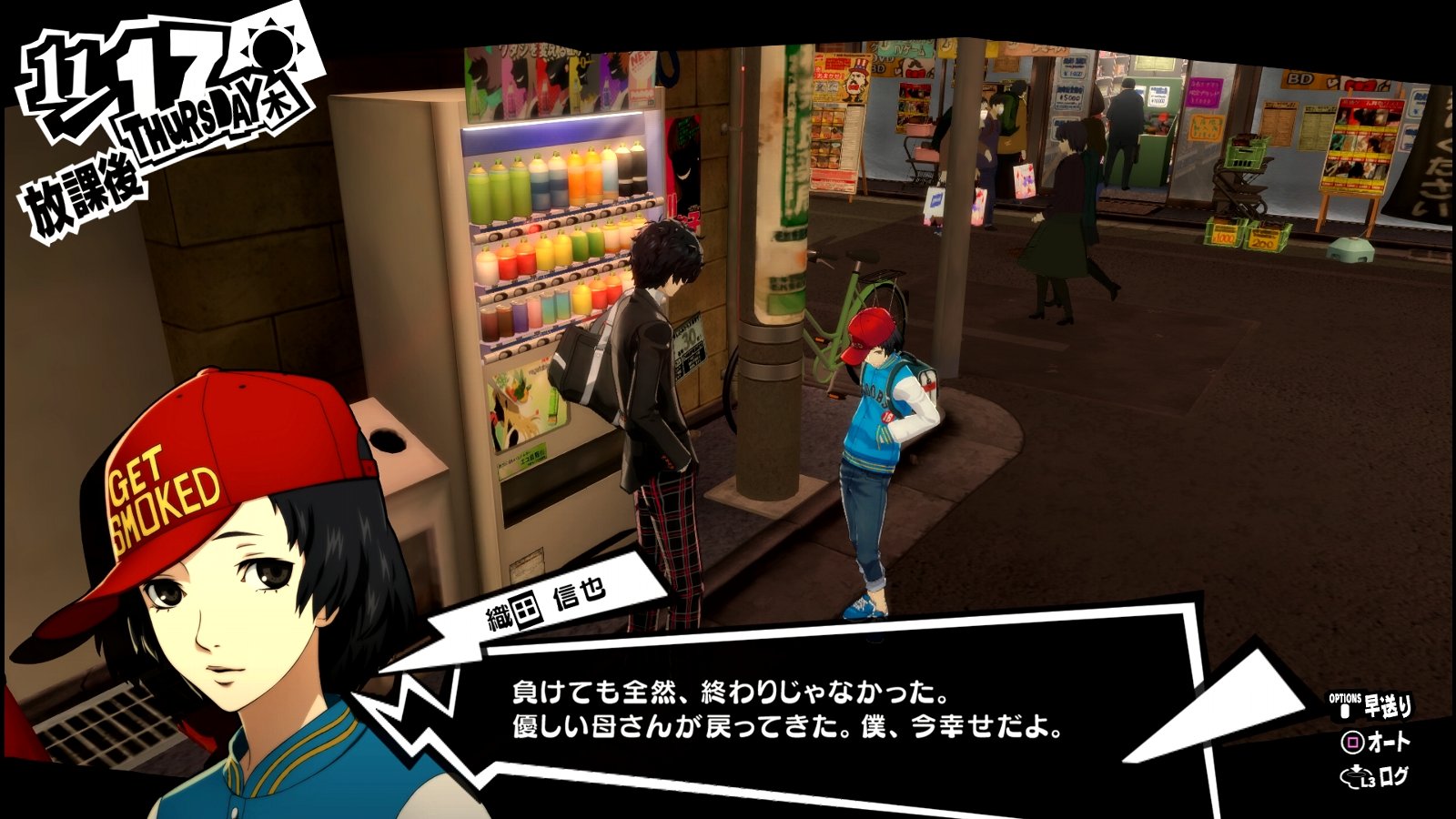This screenshot has width=1456, height=819.
Task: Click the L3 stick icon beside ログ
Action: pyautogui.click(x=1355, y=775)
